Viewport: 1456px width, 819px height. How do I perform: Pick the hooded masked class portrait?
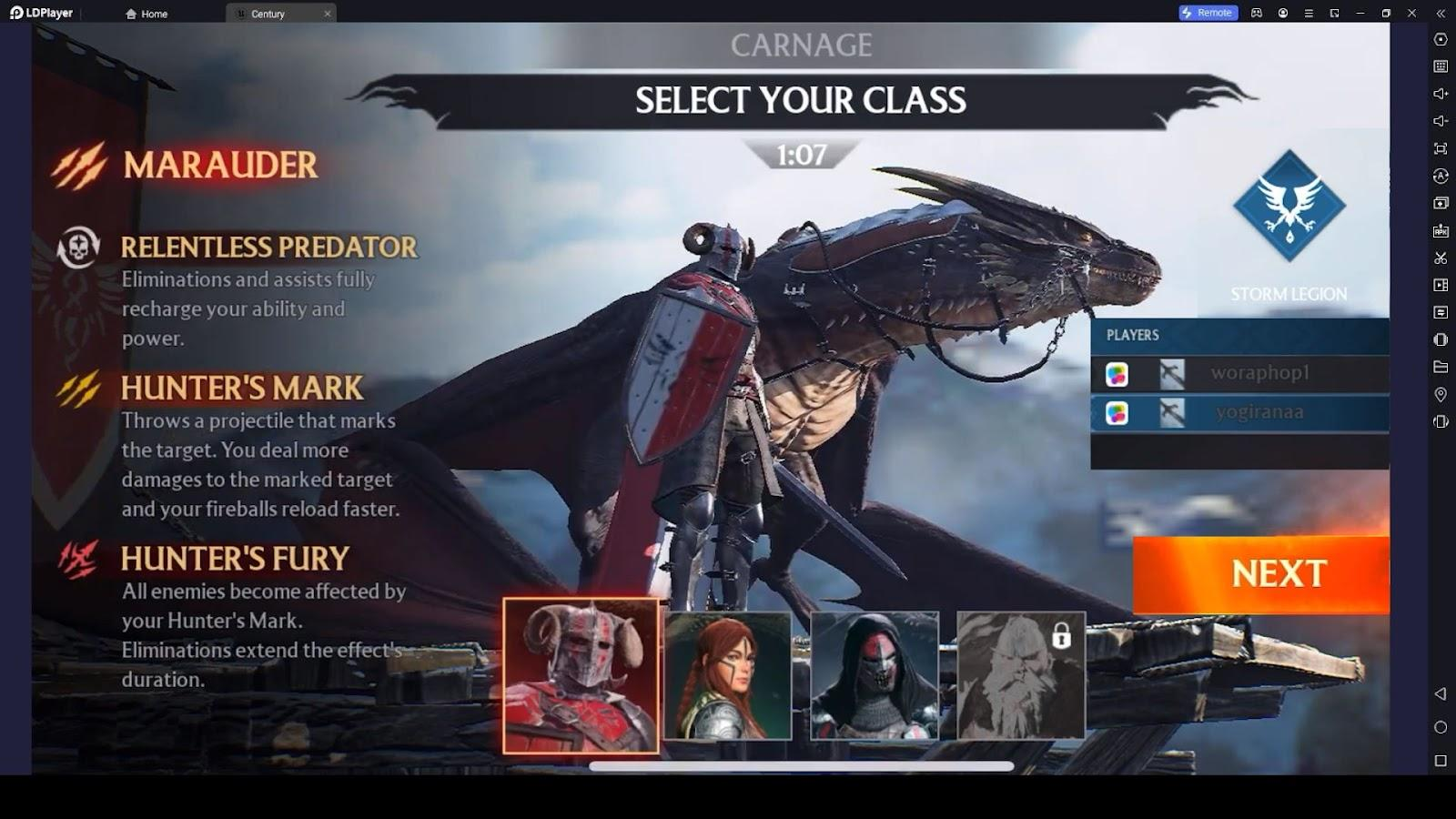click(875, 675)
